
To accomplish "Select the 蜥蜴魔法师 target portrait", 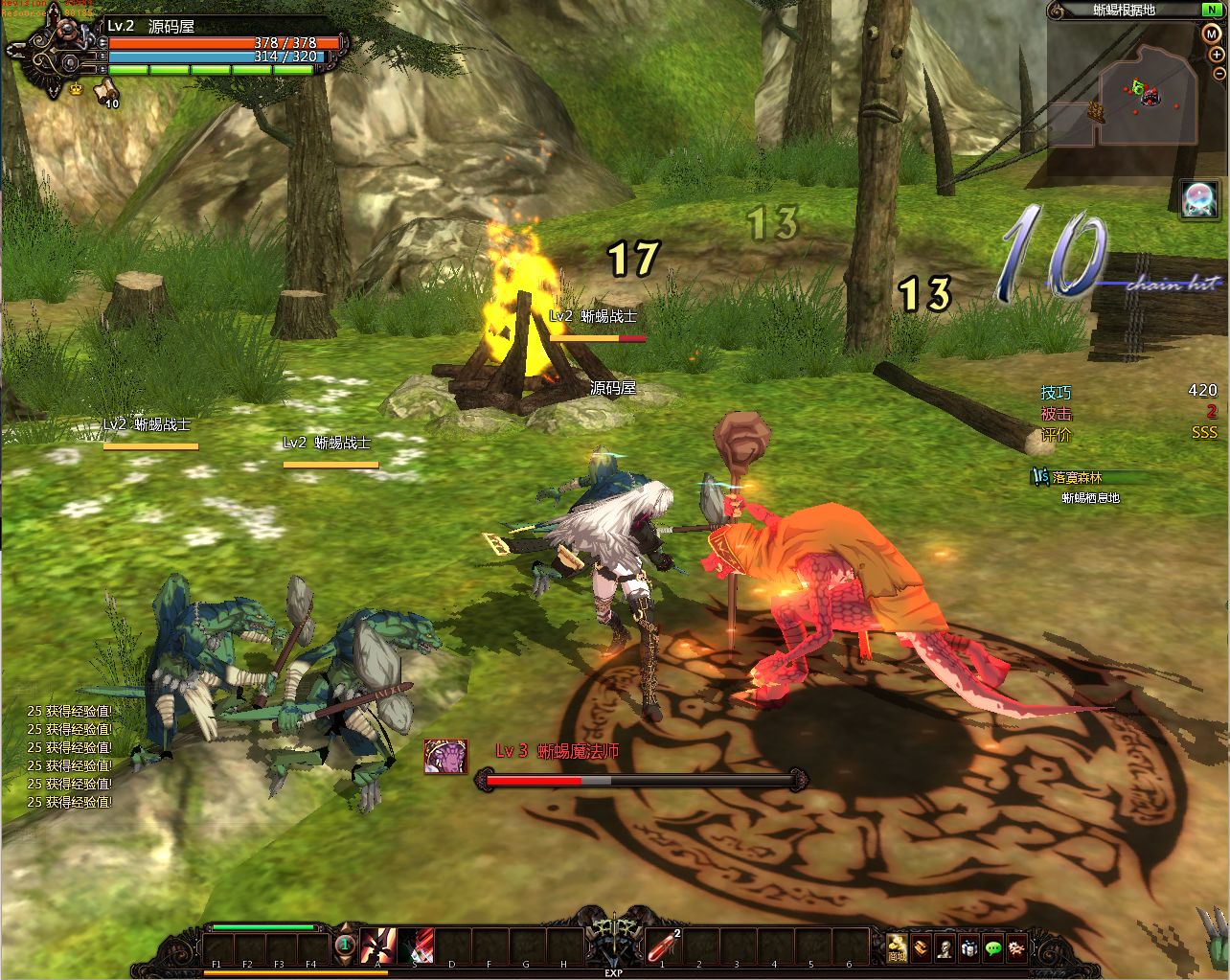I will [x=445, y=757].
